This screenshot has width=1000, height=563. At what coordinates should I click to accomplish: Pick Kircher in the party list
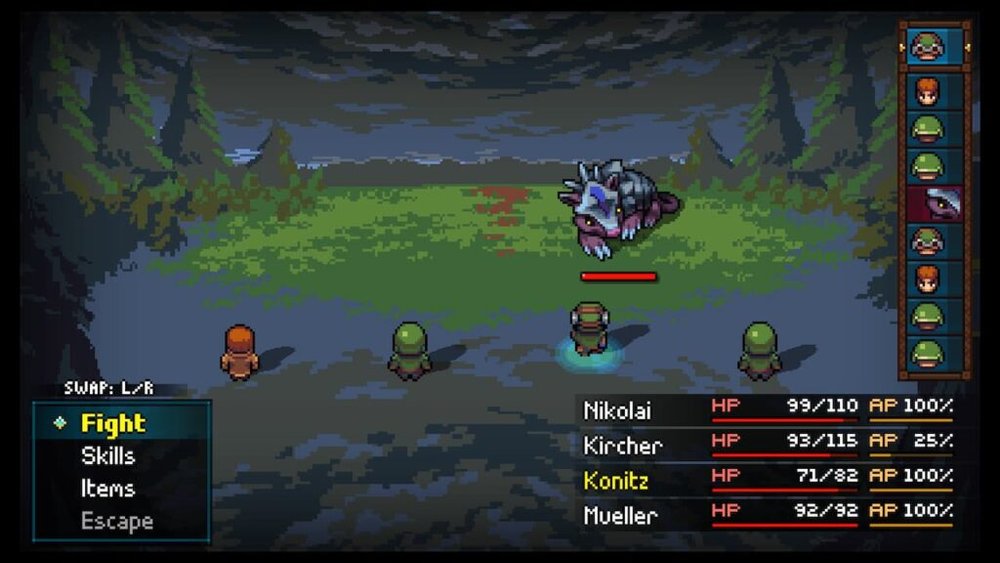coord(767,443)
